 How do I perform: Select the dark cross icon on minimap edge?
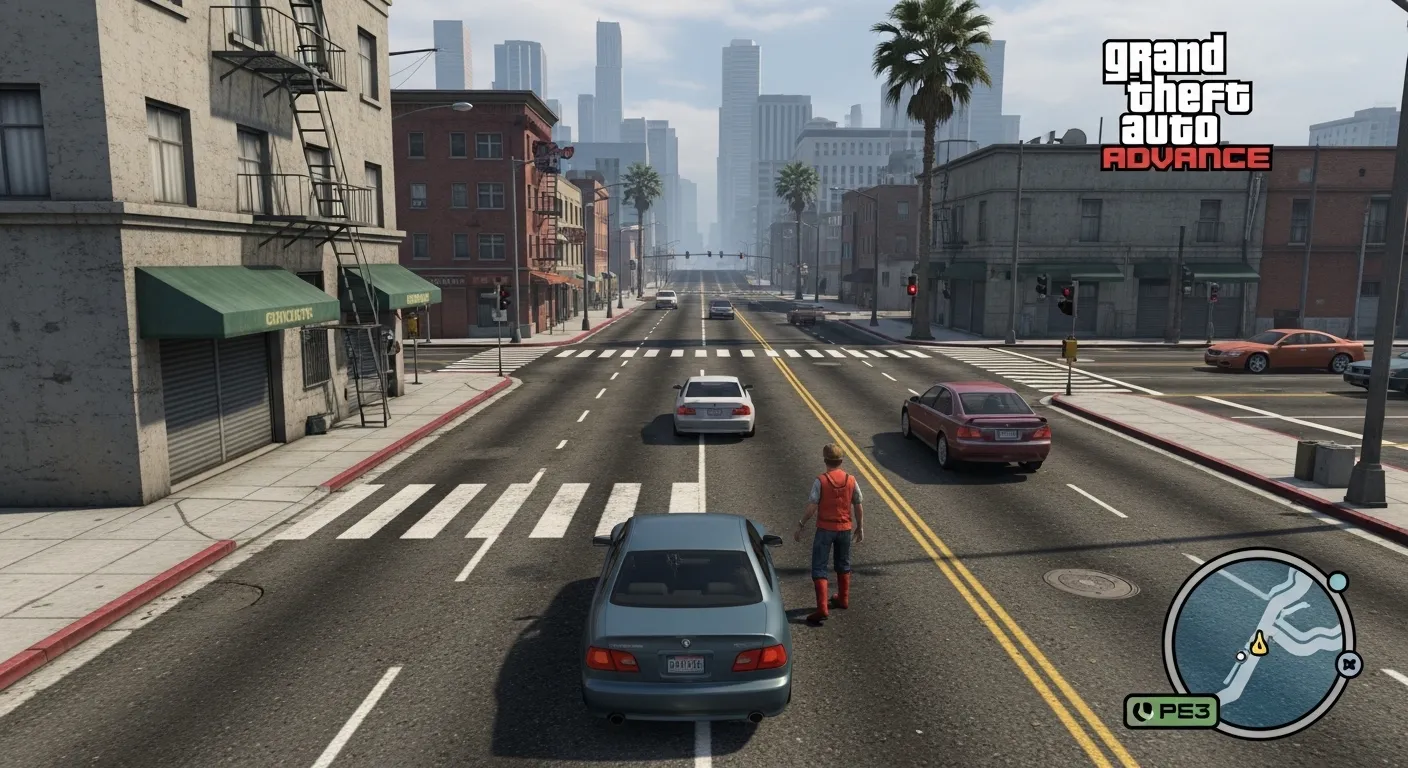(1349, 664)
